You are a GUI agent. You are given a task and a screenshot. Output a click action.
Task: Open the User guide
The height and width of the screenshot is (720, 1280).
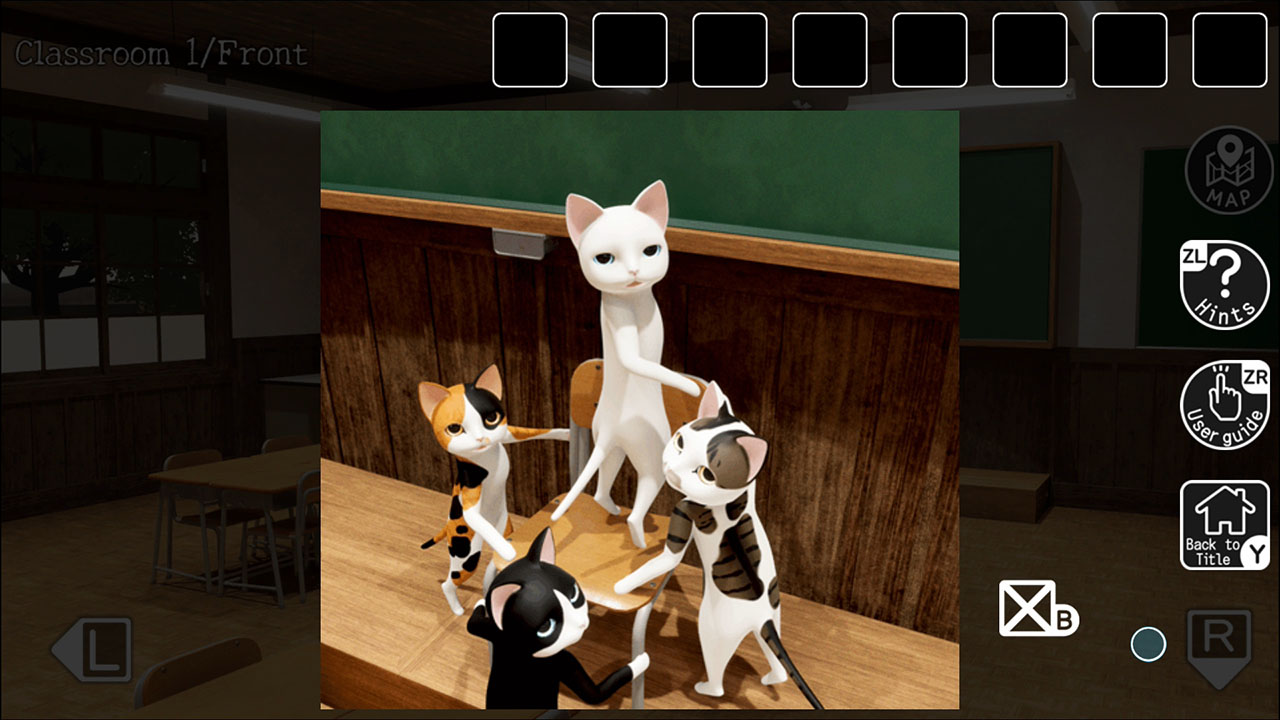1224,405
